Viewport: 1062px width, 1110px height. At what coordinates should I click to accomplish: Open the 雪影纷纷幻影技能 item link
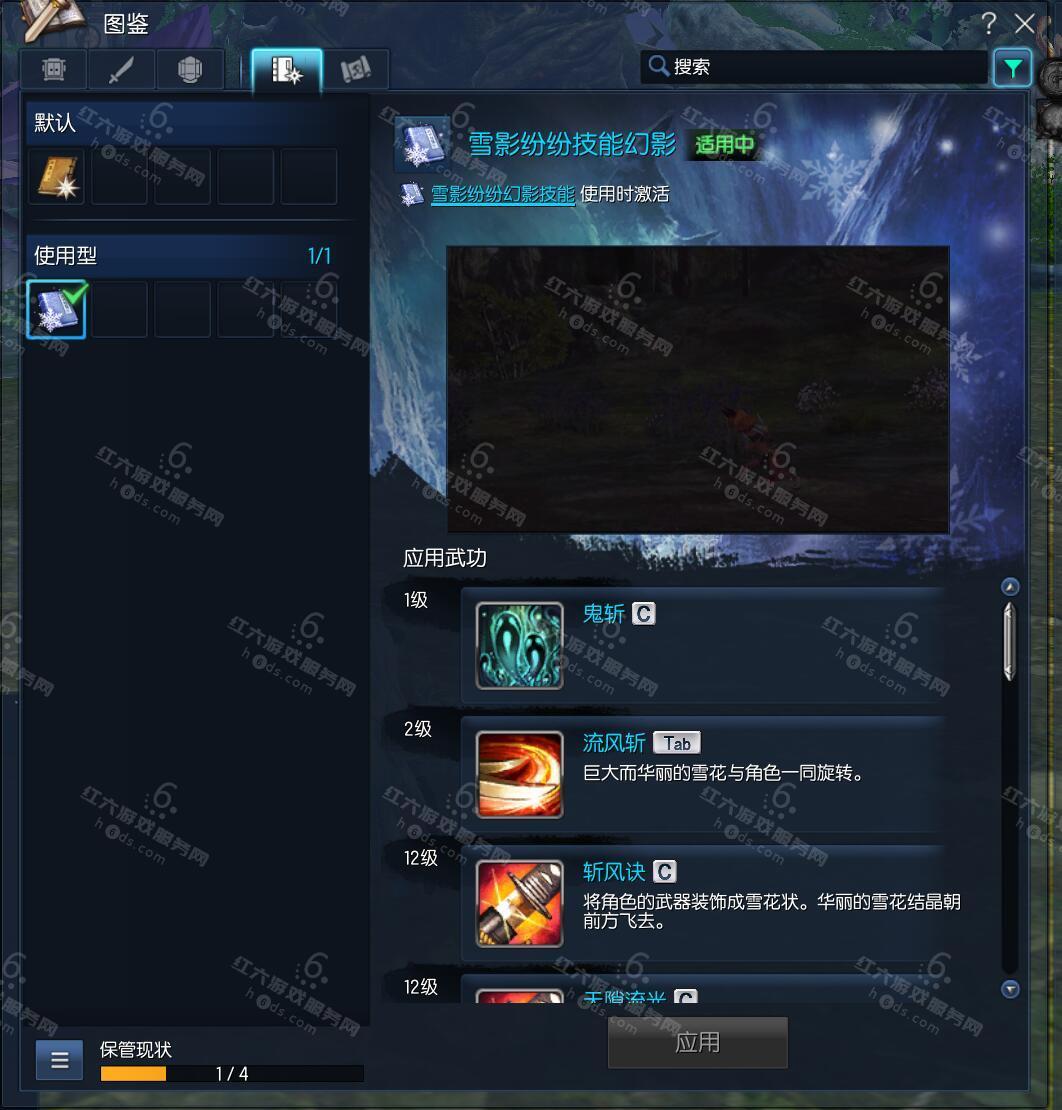pos(502,194)
